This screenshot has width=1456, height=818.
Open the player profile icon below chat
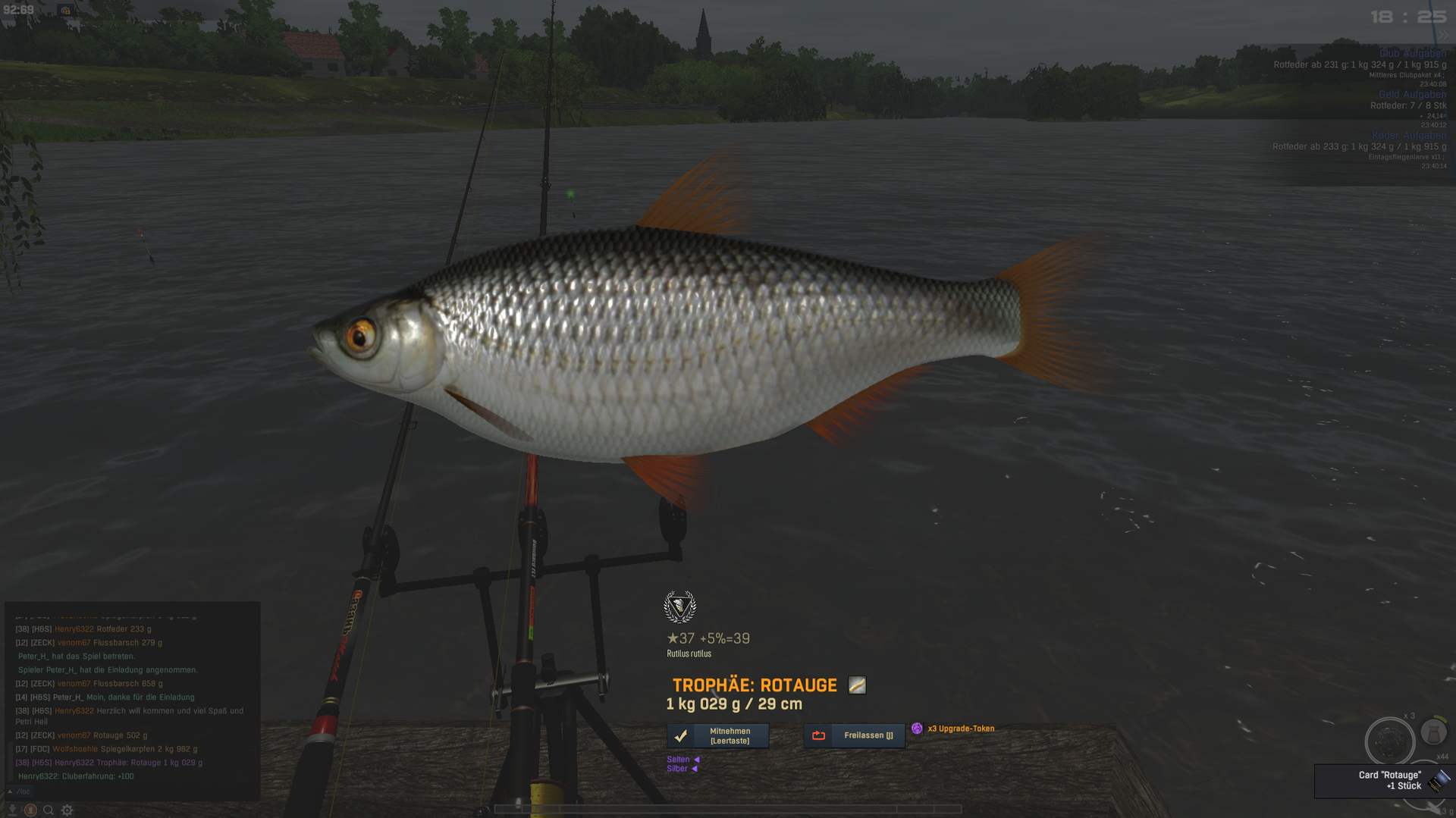point(30,810)
